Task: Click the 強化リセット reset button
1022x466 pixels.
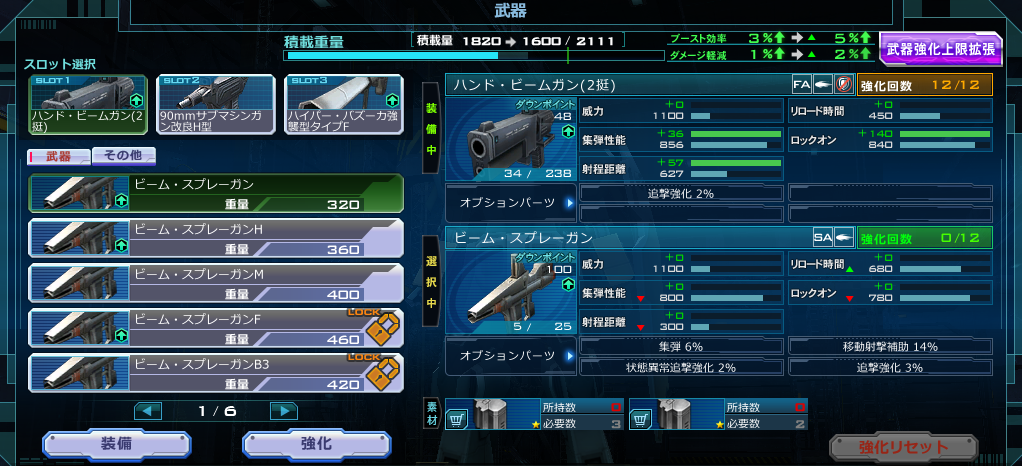Action: (902, 447)
